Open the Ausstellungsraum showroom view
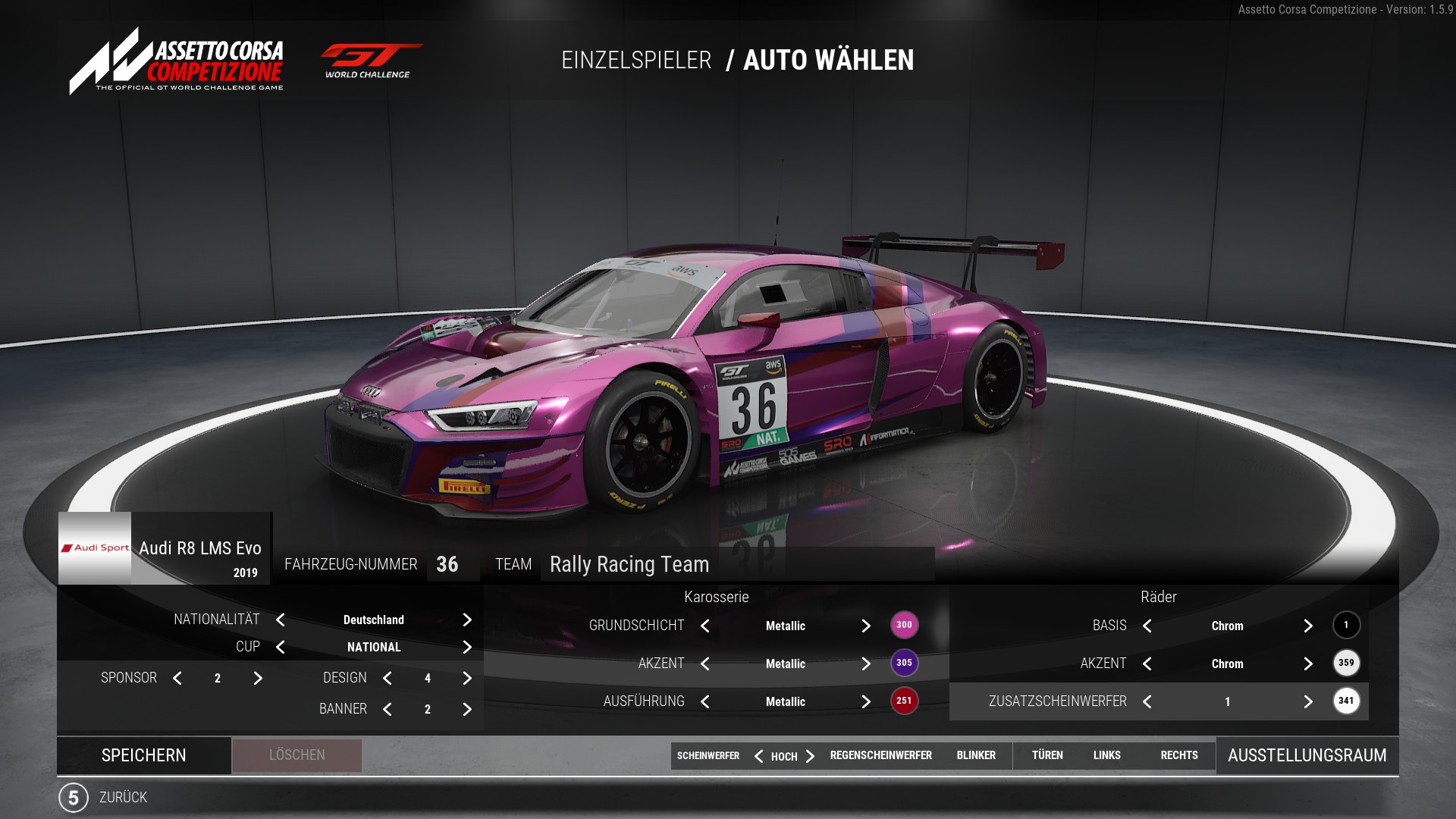Image resolution: width=1456 pixels, height=819 pixels. (x=1307, y=755)
